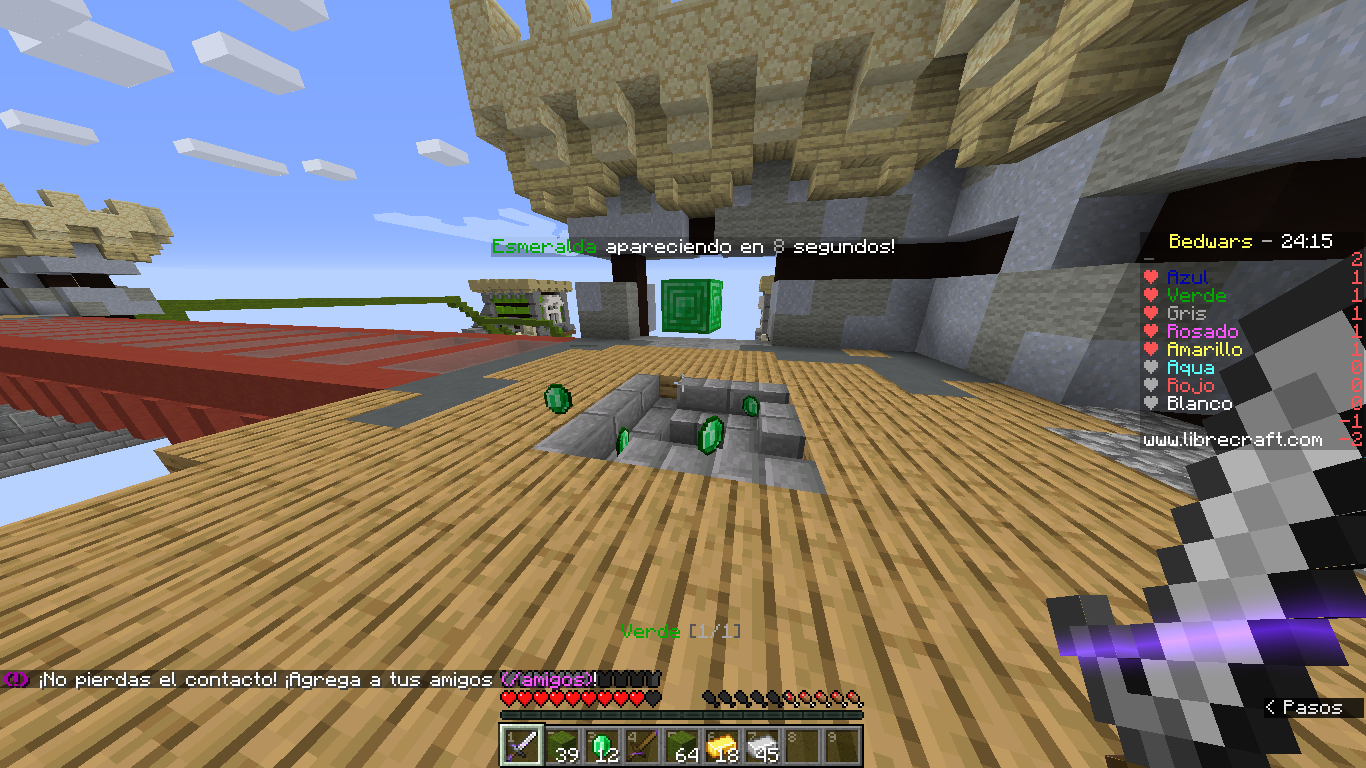Equip the enchanted wooden sword slot

(642, 746)
